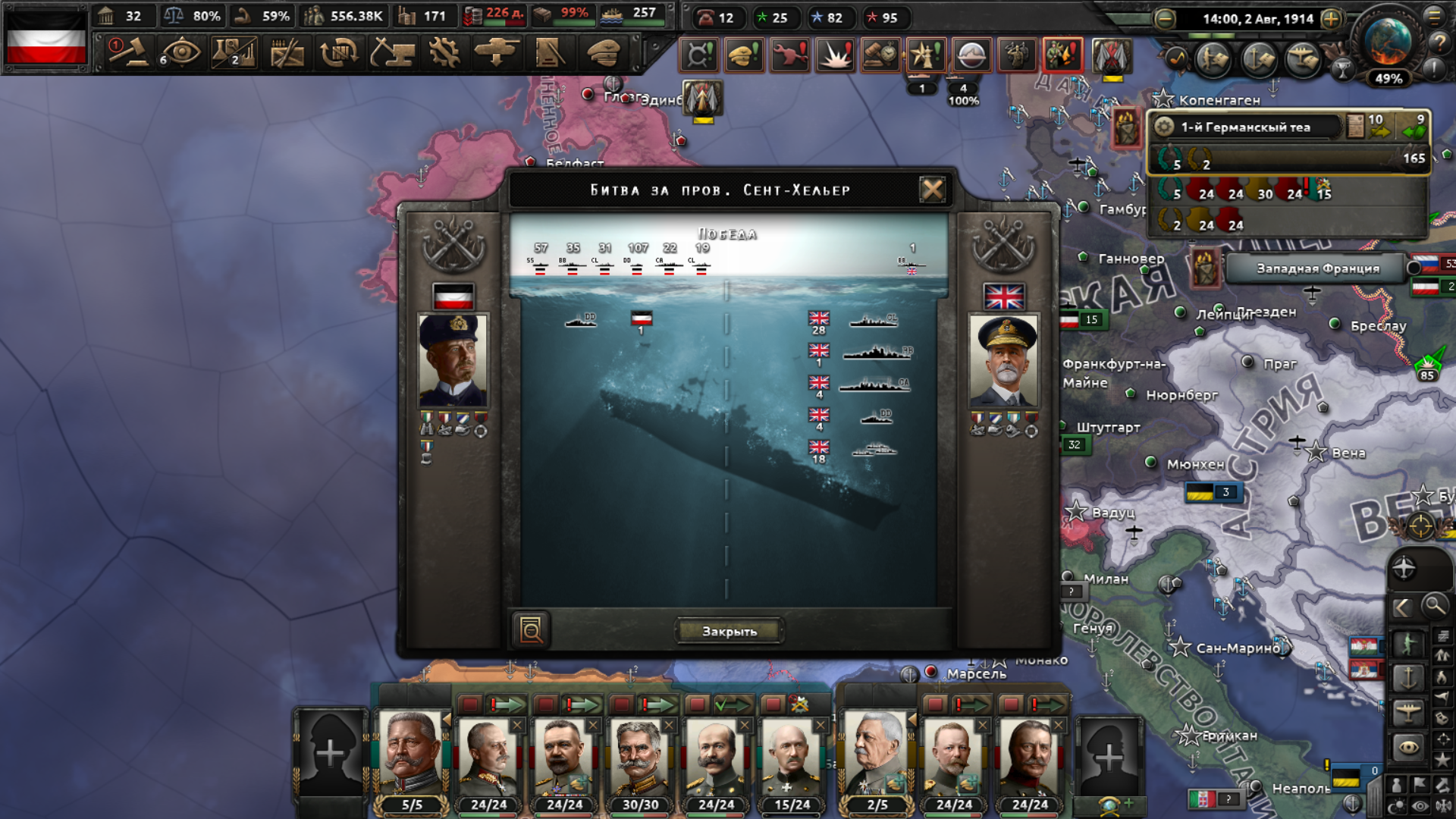Select the 1-й Германский army theater
Screen dimensions: 1456x819
[1245, 127]
